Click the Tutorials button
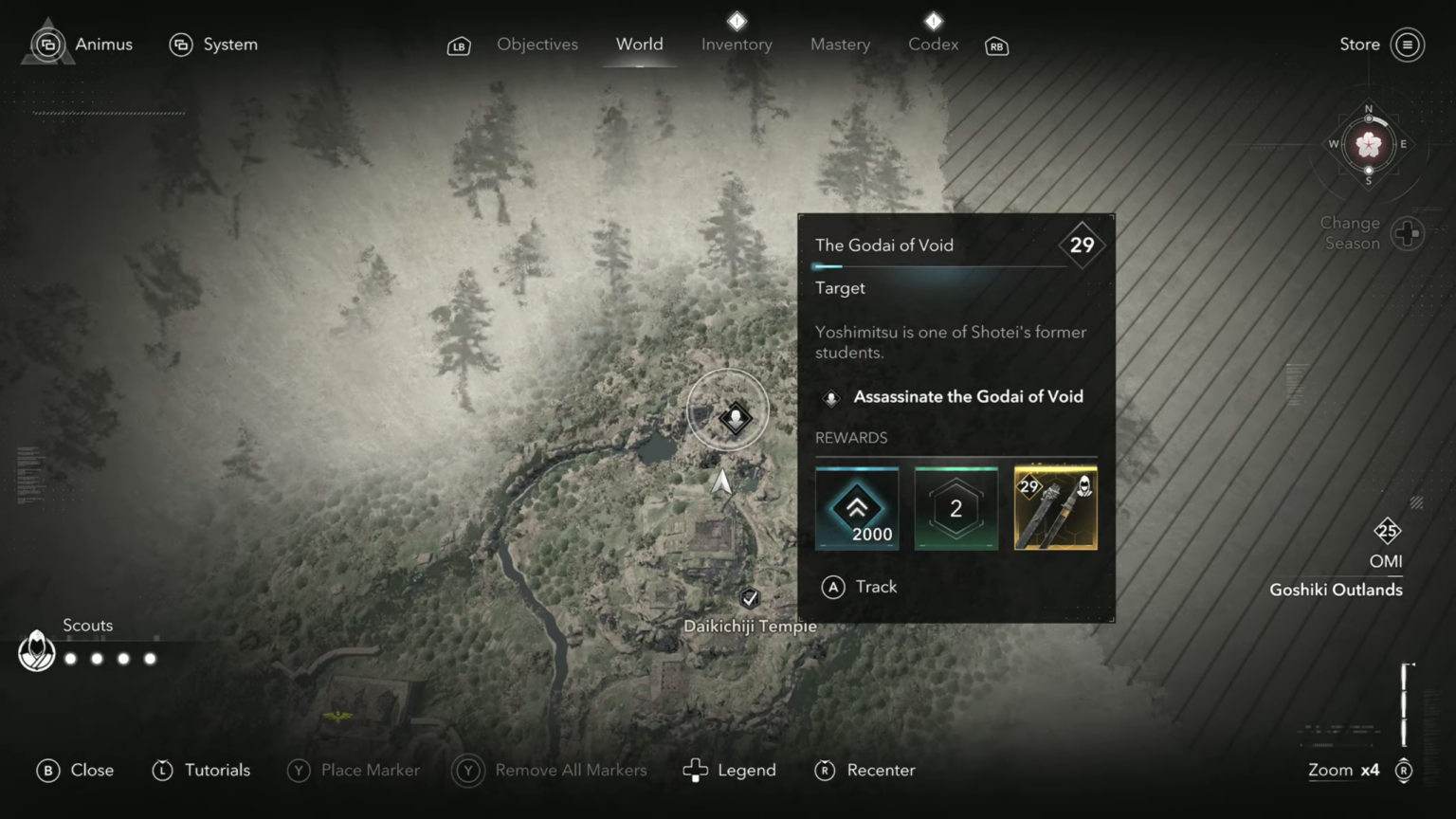Viewport: 1456px width, 819px height. pos(200,770)
